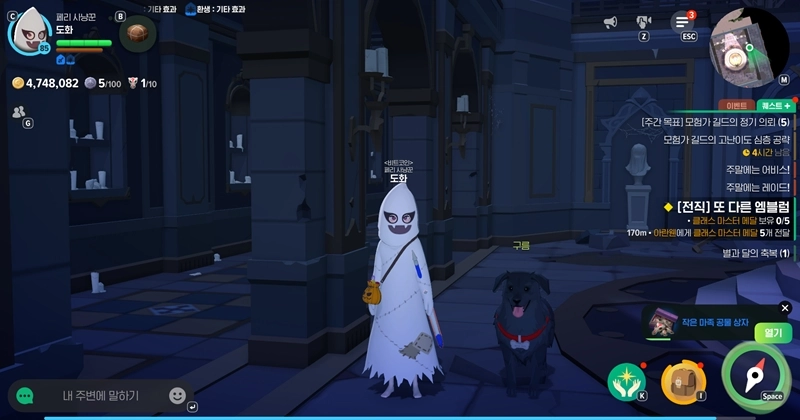Close the 작은 마족 공물 상자 notification
The image size is (800, 420).
tap(785, 308)
